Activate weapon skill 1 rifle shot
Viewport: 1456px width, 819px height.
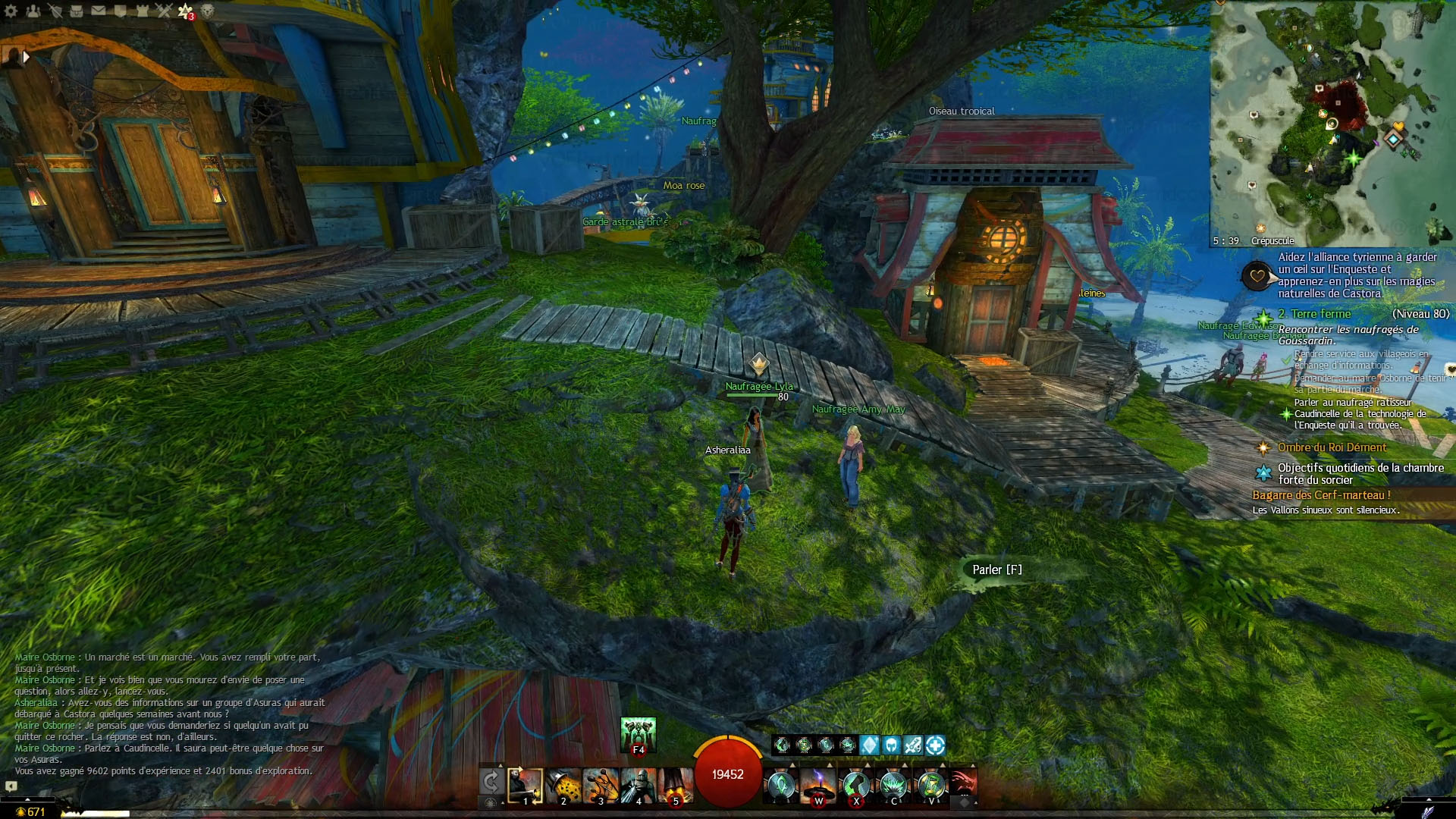point(525,785)
